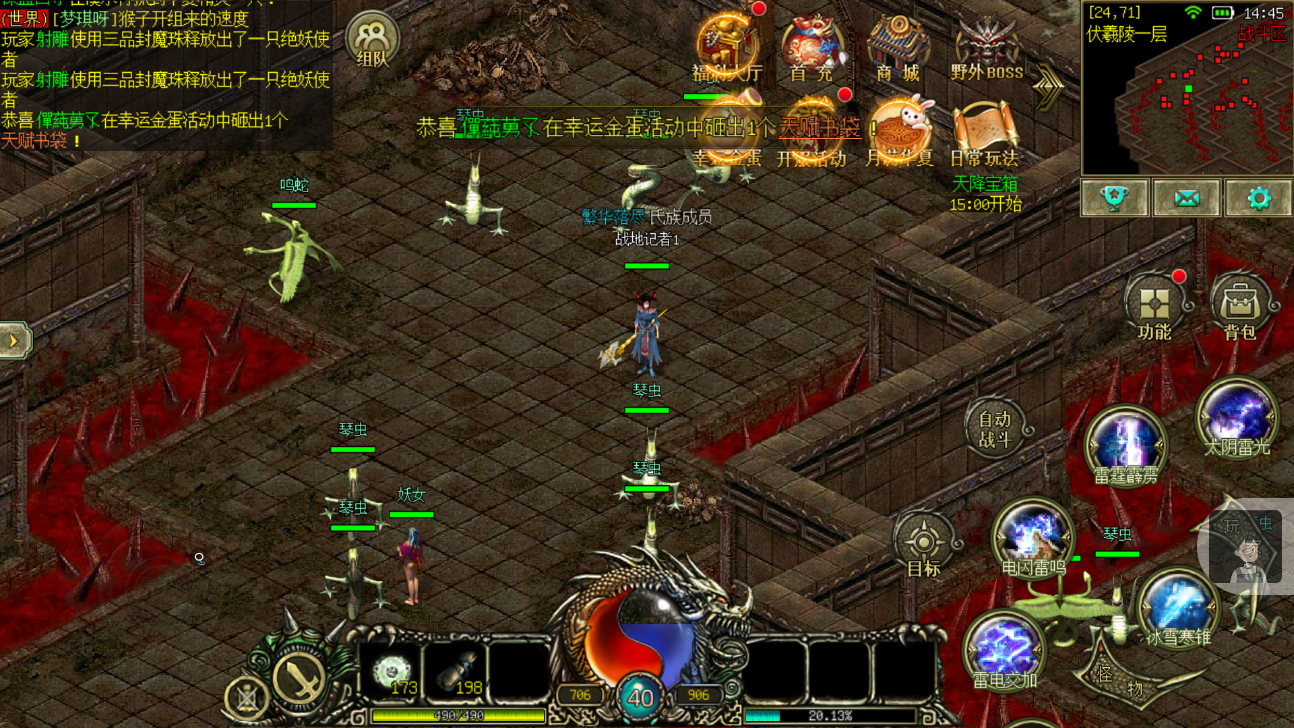Open the 野外BOSS panel
The width and height of the screenshot is (1294, 728).
coord(986,45)
